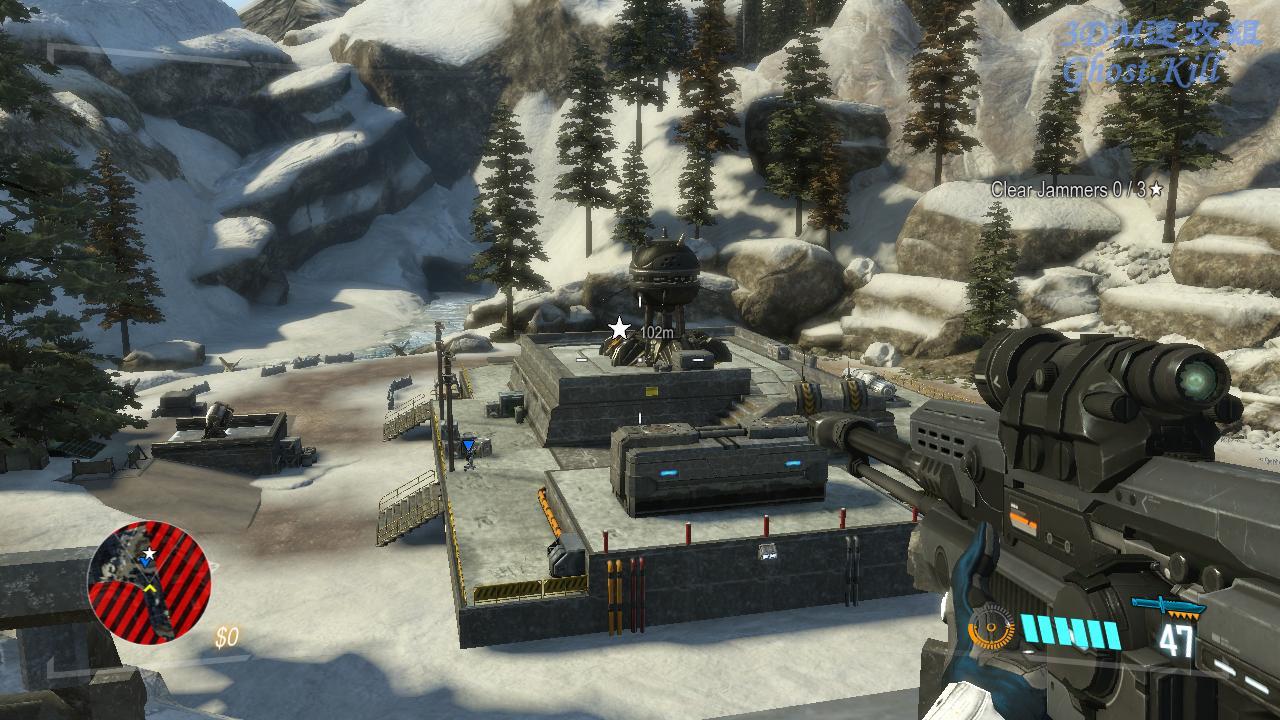Click the circular red-striped minimap
1280x720 pixels.
pos(150,581)
